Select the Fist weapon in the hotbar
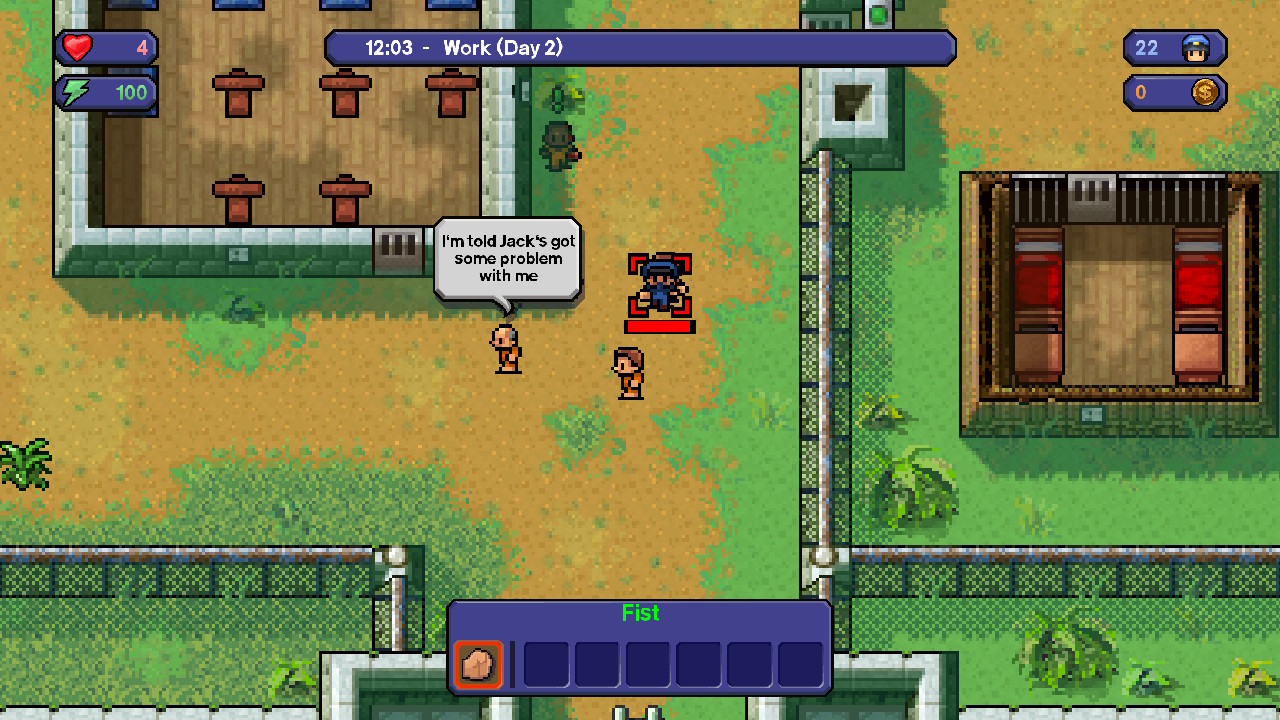 (x=477, y=666)
